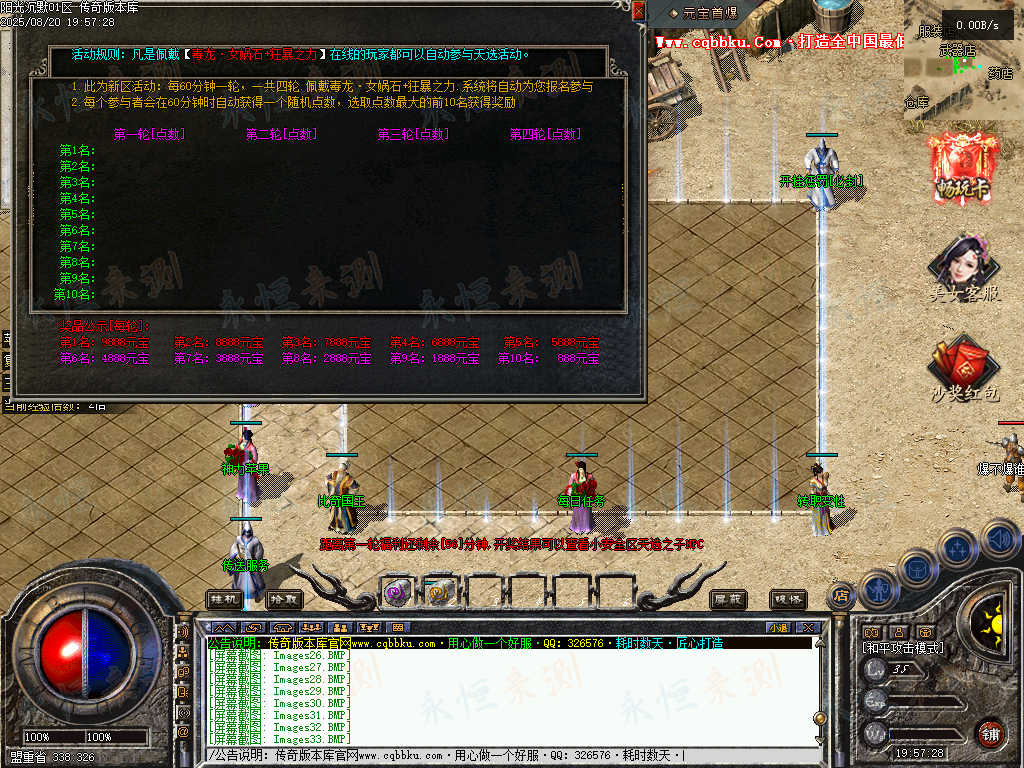Open the red 铺 stall button
Screen dimensions: 1024x768
click(990, 733)
